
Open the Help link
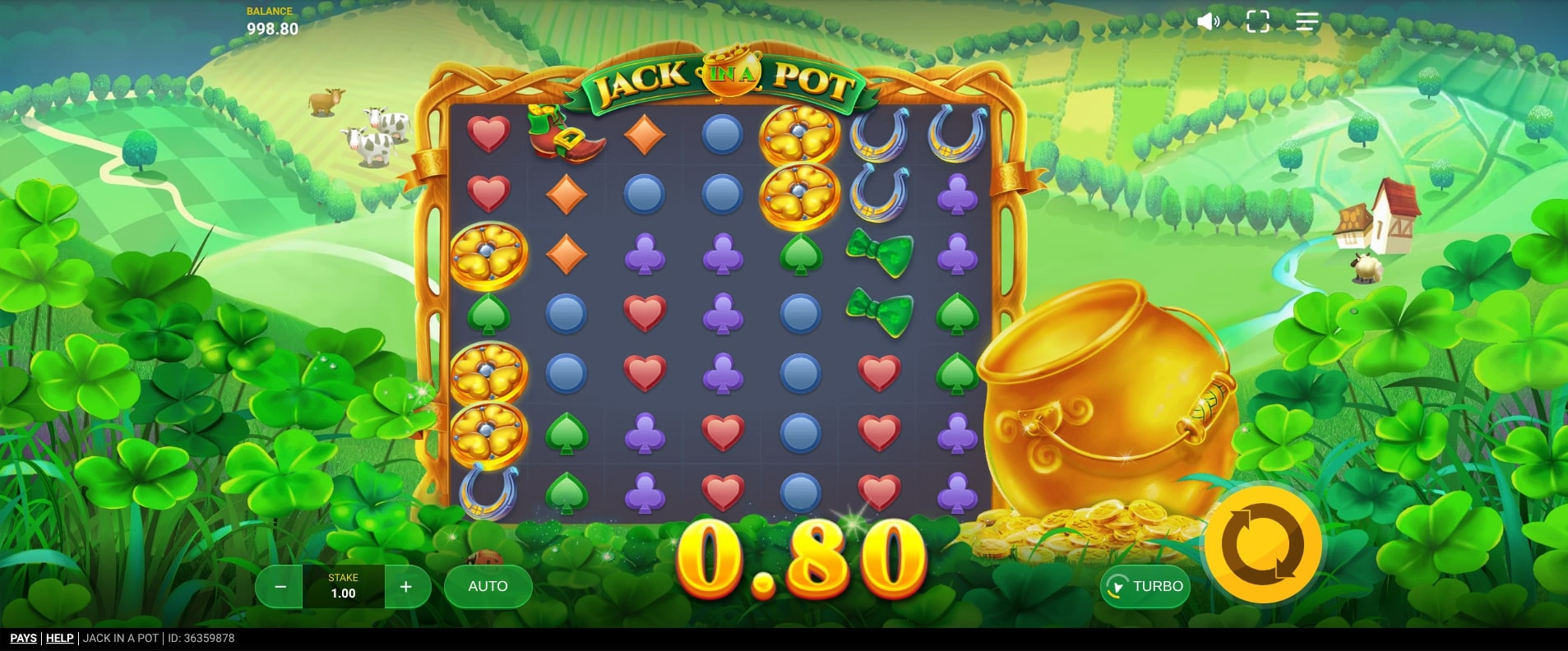point(59,638)
